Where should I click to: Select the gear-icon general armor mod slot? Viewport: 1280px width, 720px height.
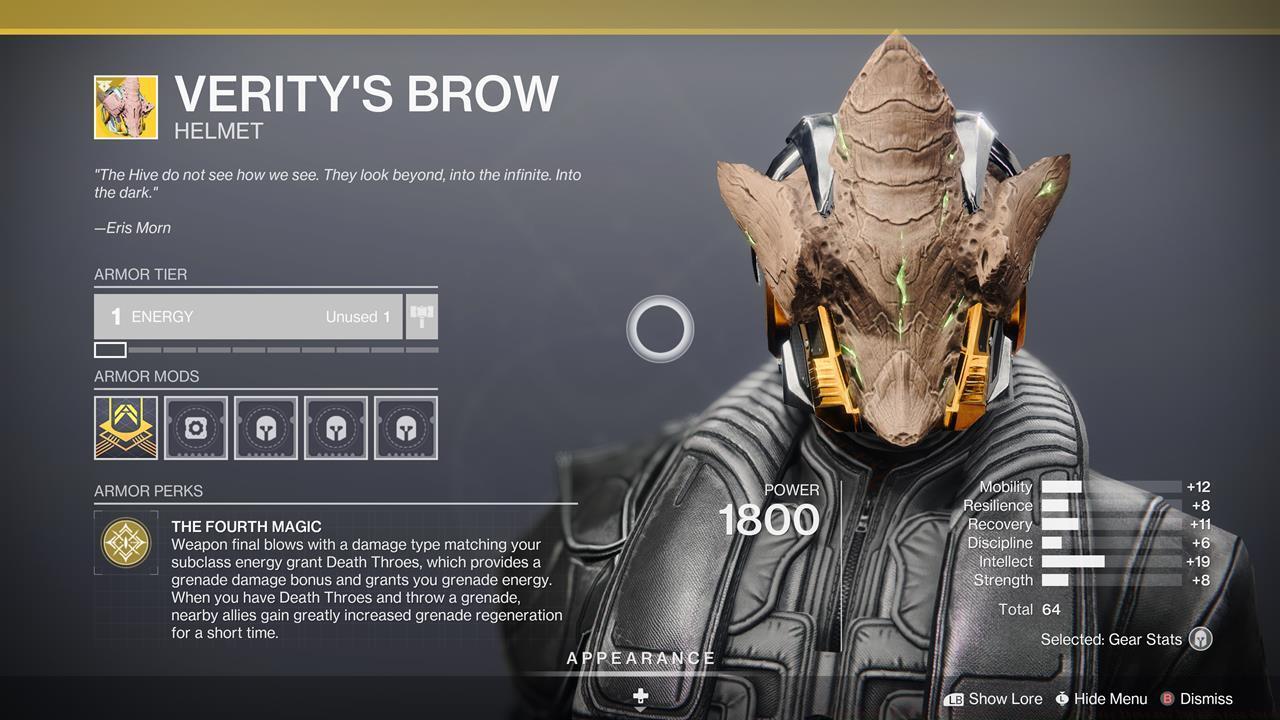(x=196, y=428)
